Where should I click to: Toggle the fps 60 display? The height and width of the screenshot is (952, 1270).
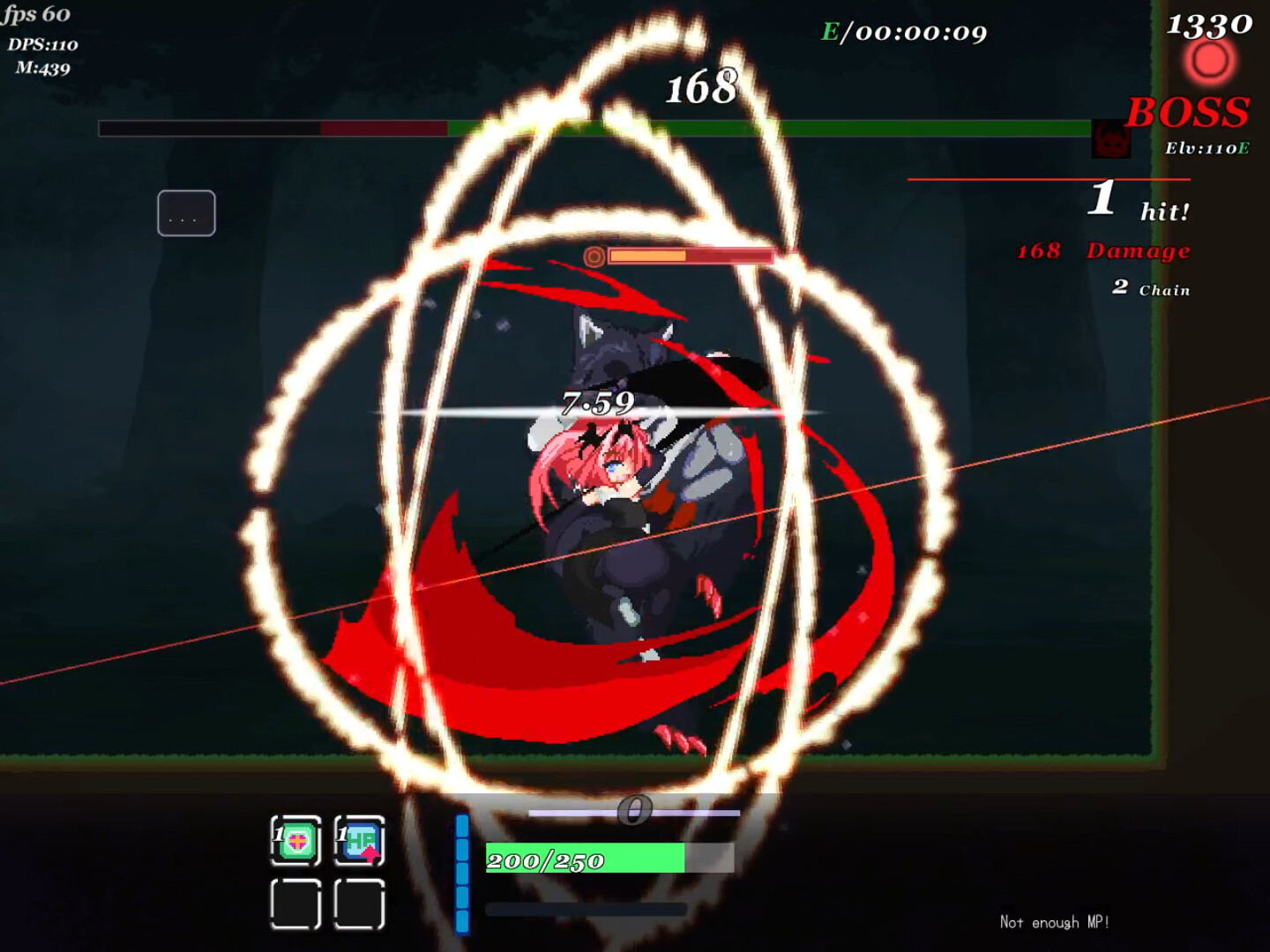tap(35, 13)
